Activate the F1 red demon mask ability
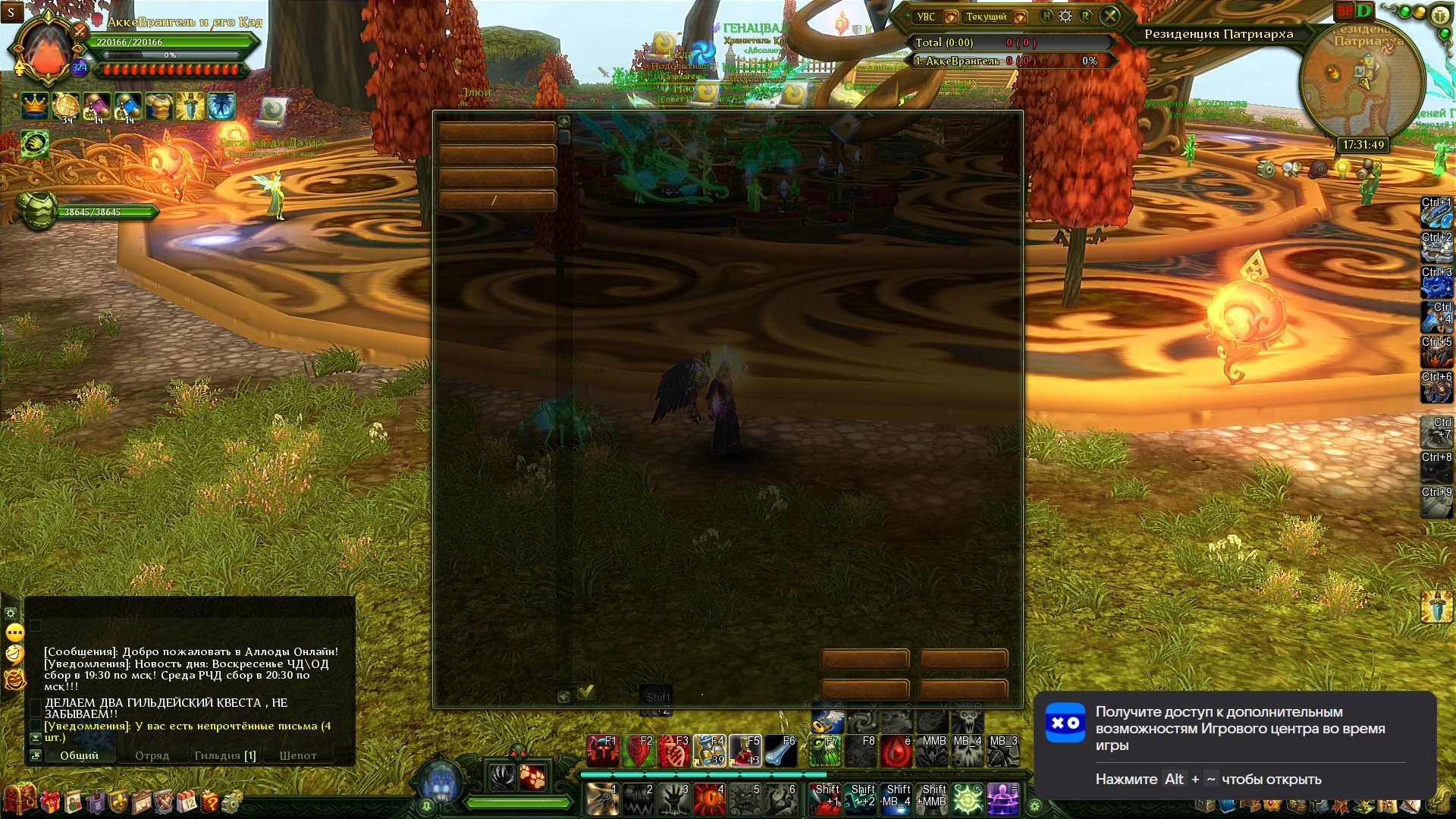The width and height of the screenshot is (1456, 819). pos(603,751)
